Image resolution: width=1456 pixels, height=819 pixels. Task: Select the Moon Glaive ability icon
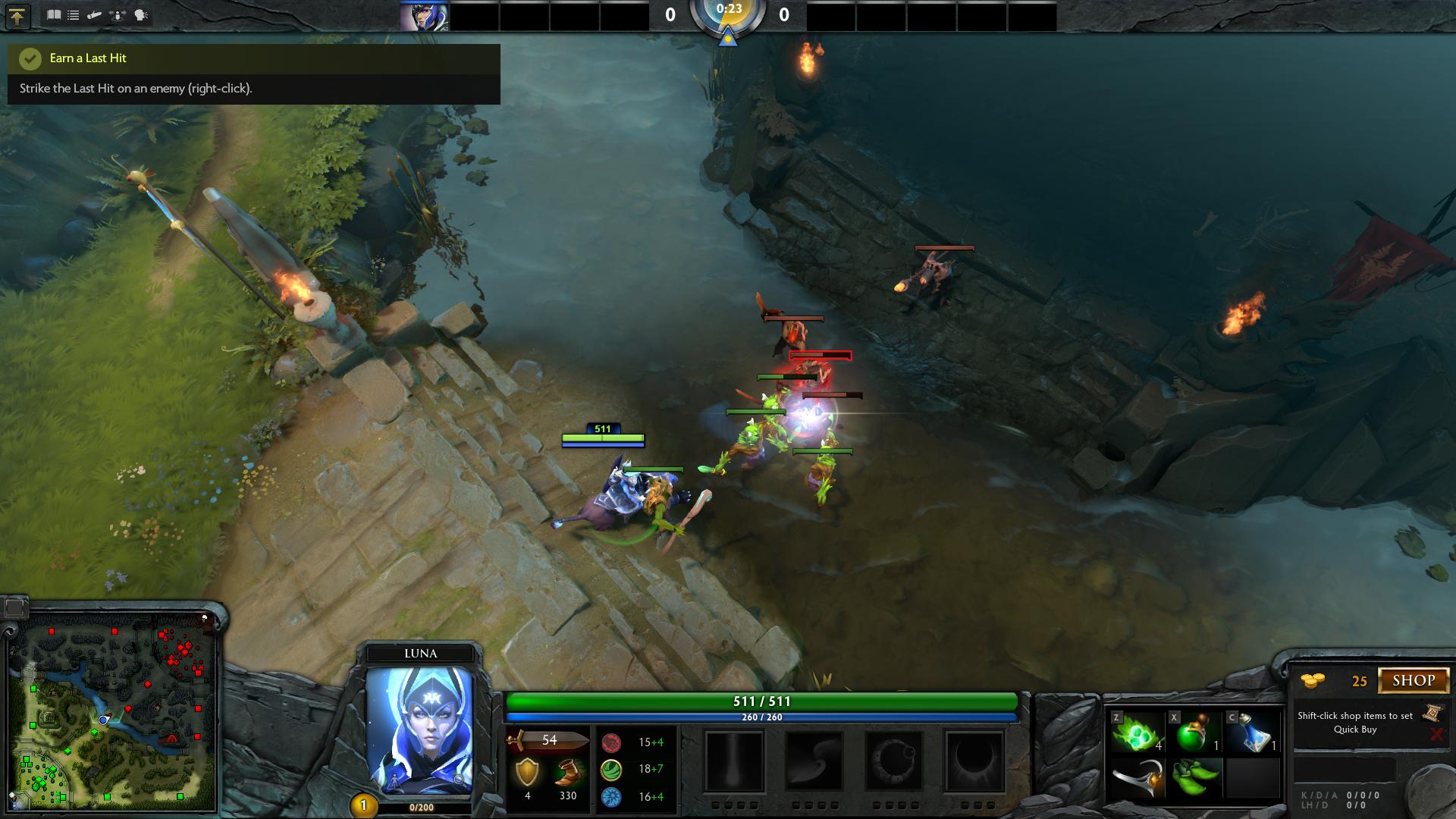[814, 761]
